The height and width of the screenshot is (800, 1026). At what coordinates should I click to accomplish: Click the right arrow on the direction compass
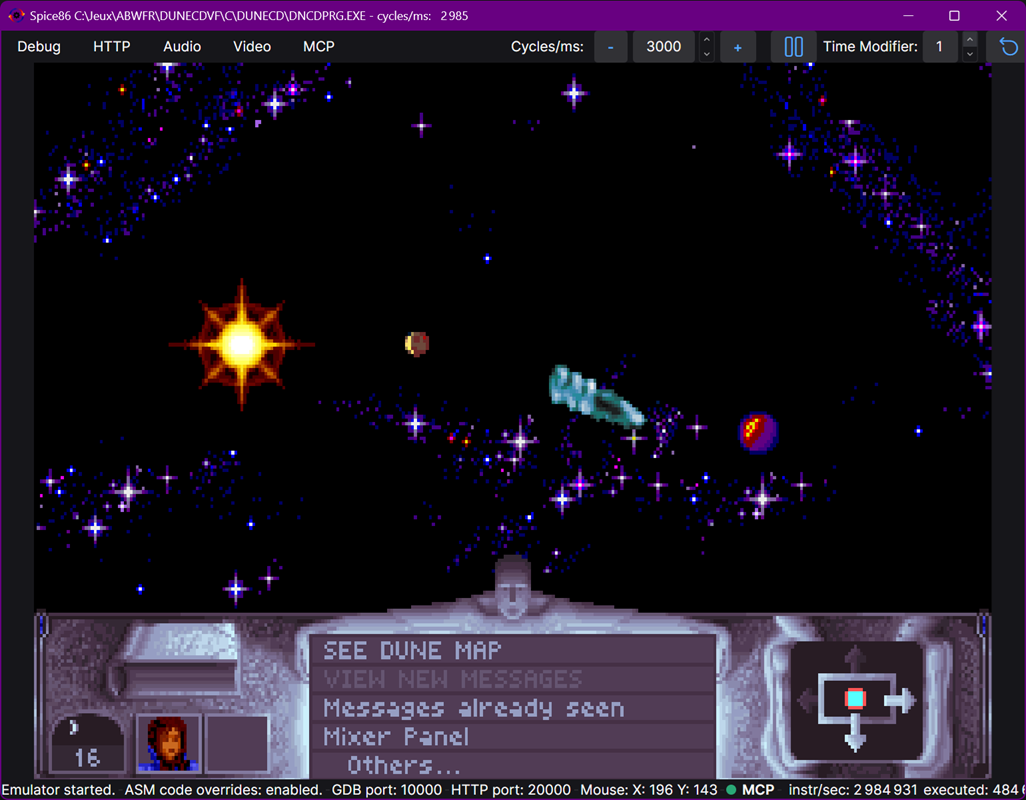coord(901,700)
